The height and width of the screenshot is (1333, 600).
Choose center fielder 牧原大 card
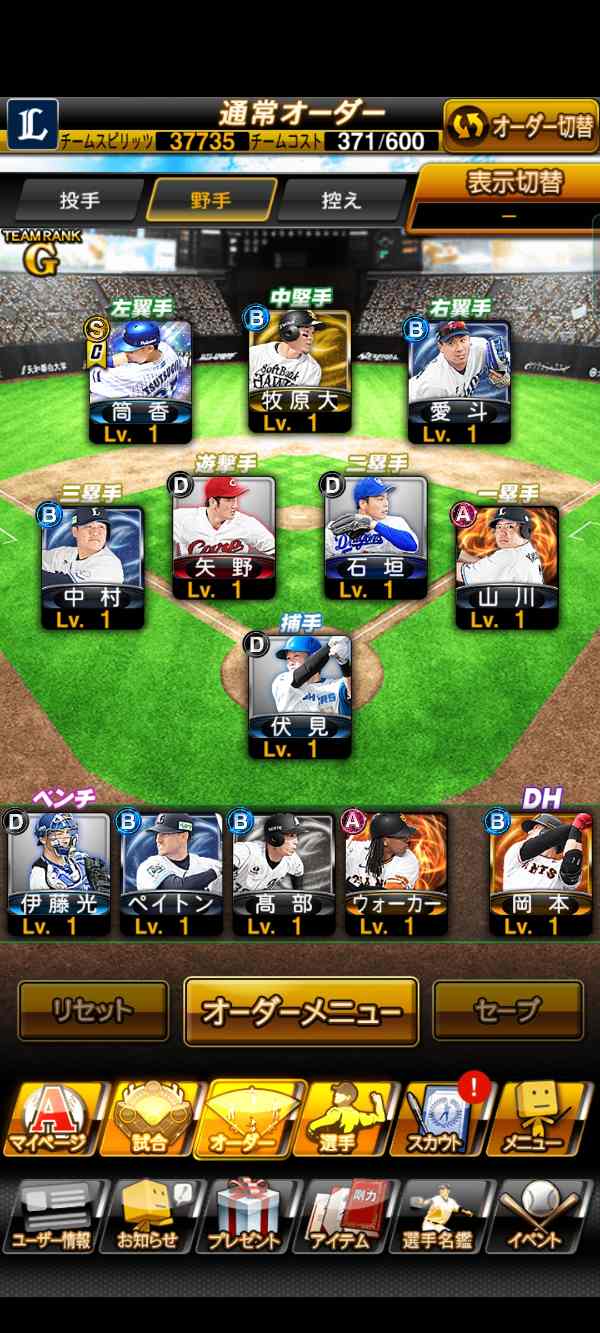tap(299, 370)
